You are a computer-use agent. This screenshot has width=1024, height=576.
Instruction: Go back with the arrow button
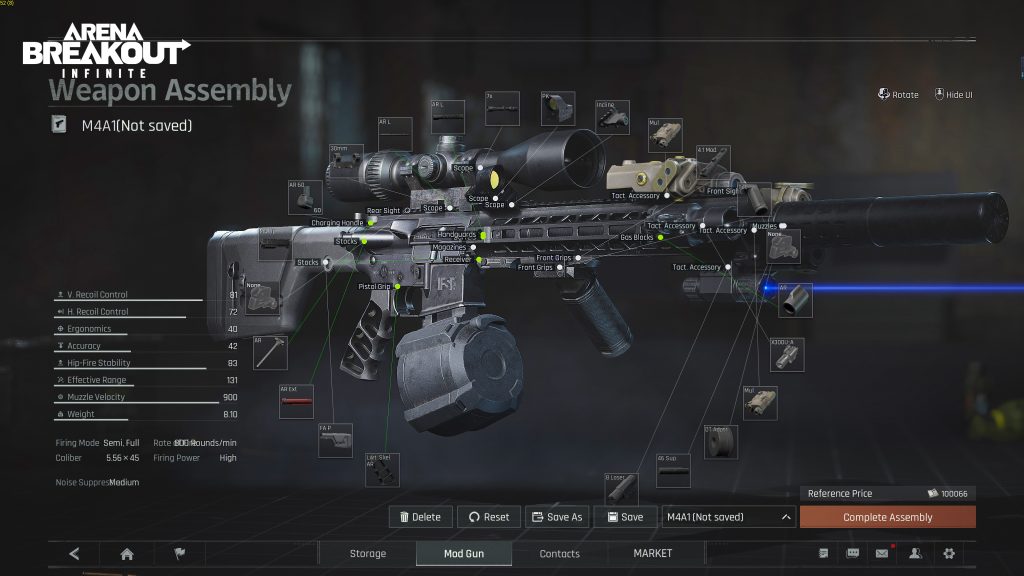click(x=75, y=553)
